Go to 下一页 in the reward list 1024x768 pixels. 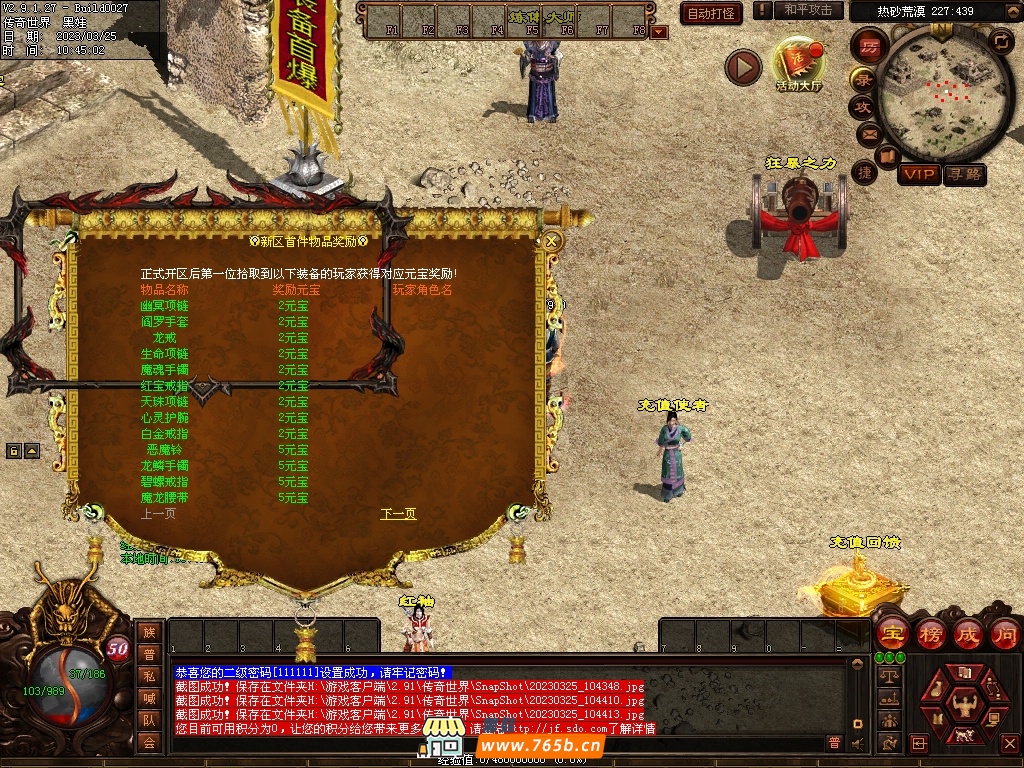pyautogui.click(x=398, y=514)
